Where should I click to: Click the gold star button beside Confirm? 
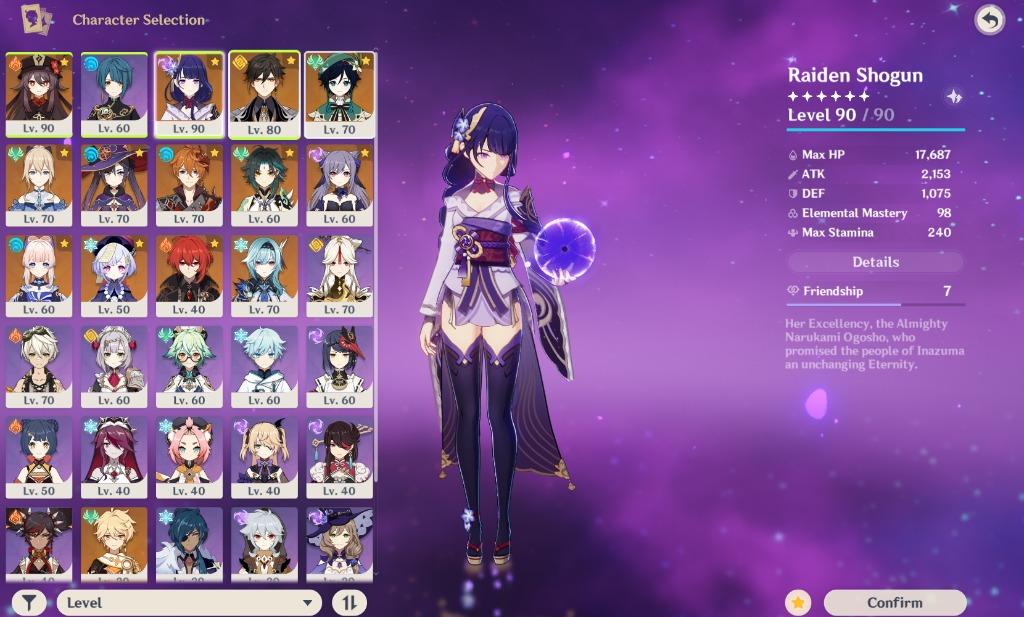(798, 602)
